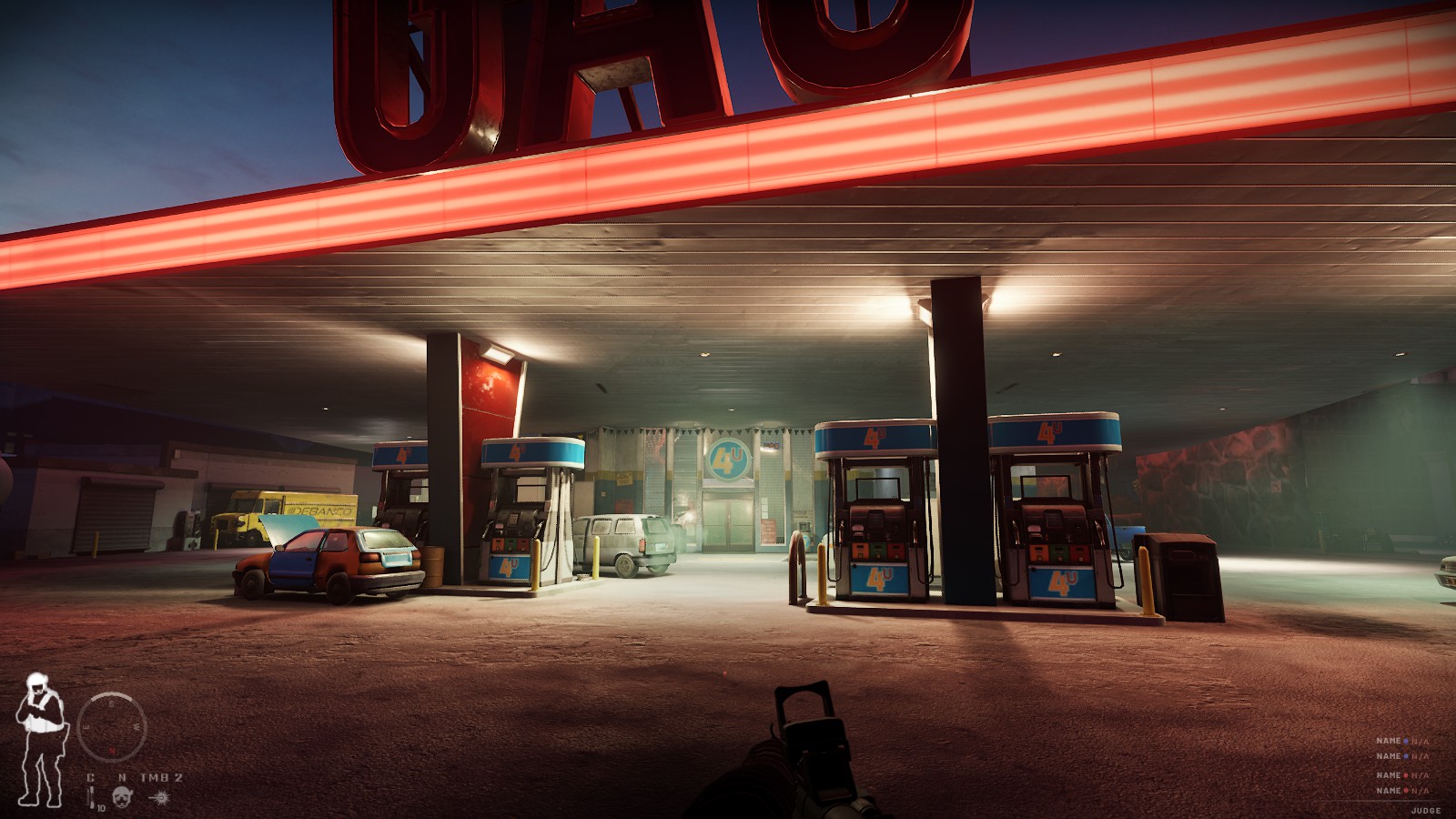Activate the starburst tactical light icon

coord(160,797)
